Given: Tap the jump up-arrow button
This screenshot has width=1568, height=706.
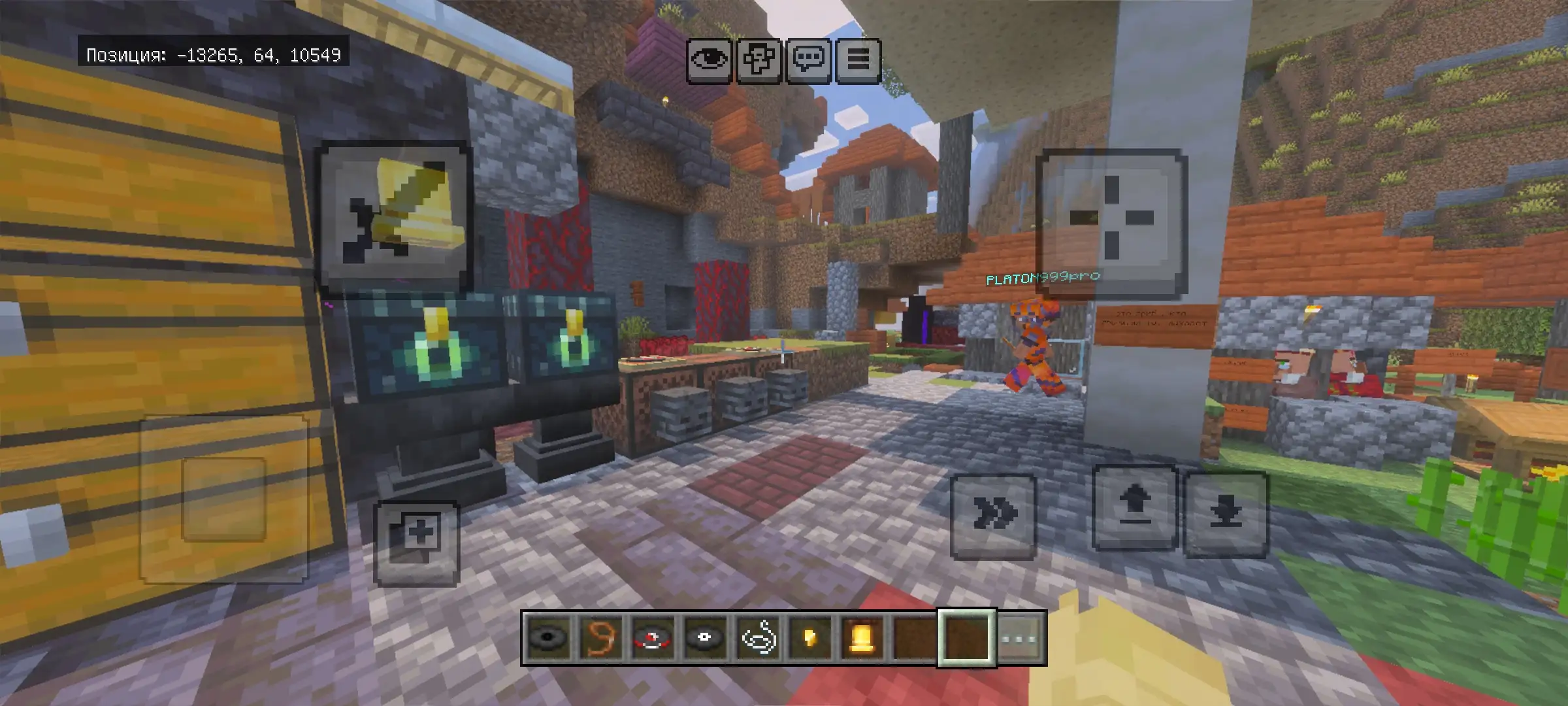Looking at the screenshot, I should (x=1135, y=507).
